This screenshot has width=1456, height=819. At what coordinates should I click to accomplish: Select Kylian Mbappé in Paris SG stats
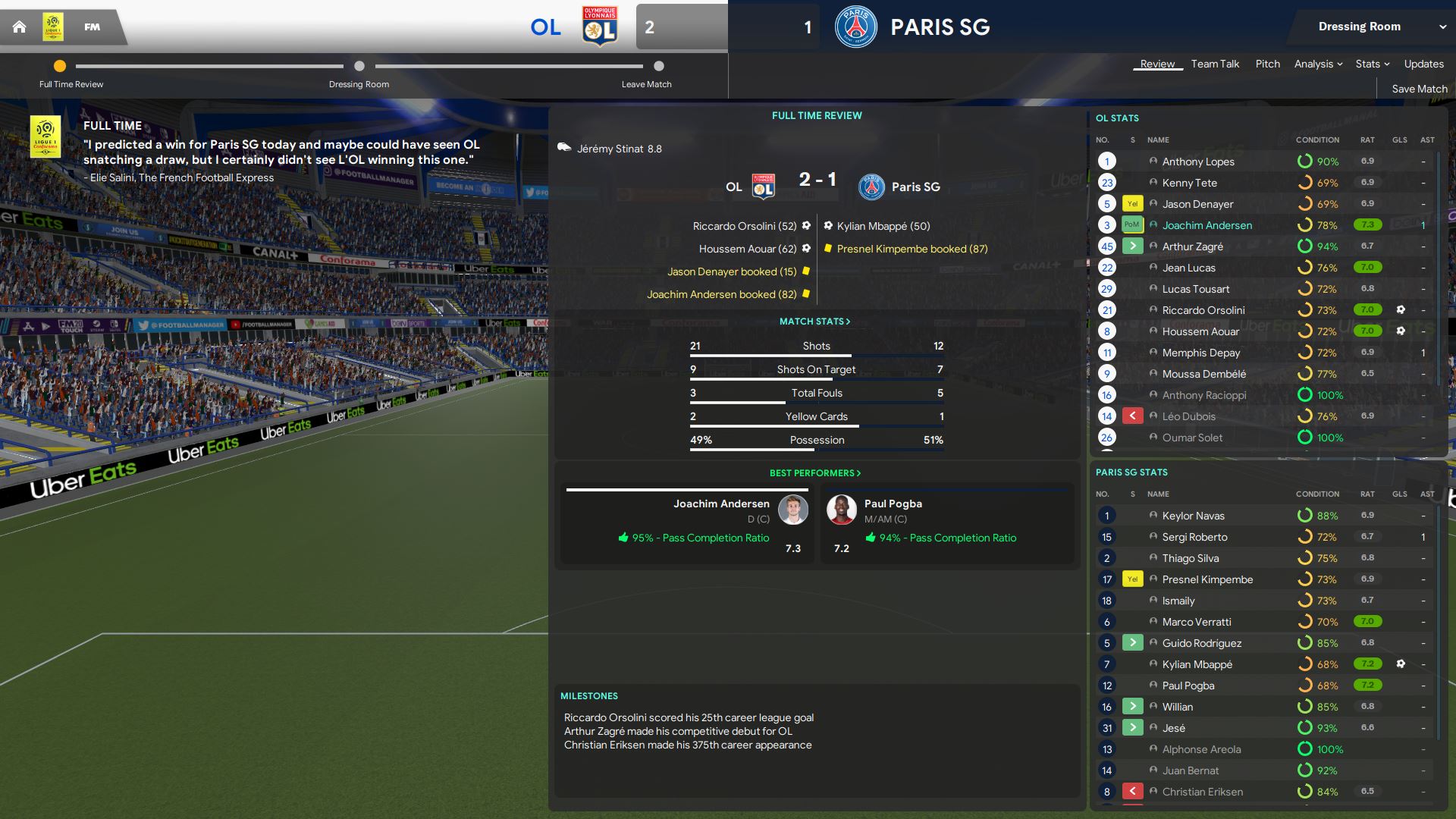(x=1197, y=664)
